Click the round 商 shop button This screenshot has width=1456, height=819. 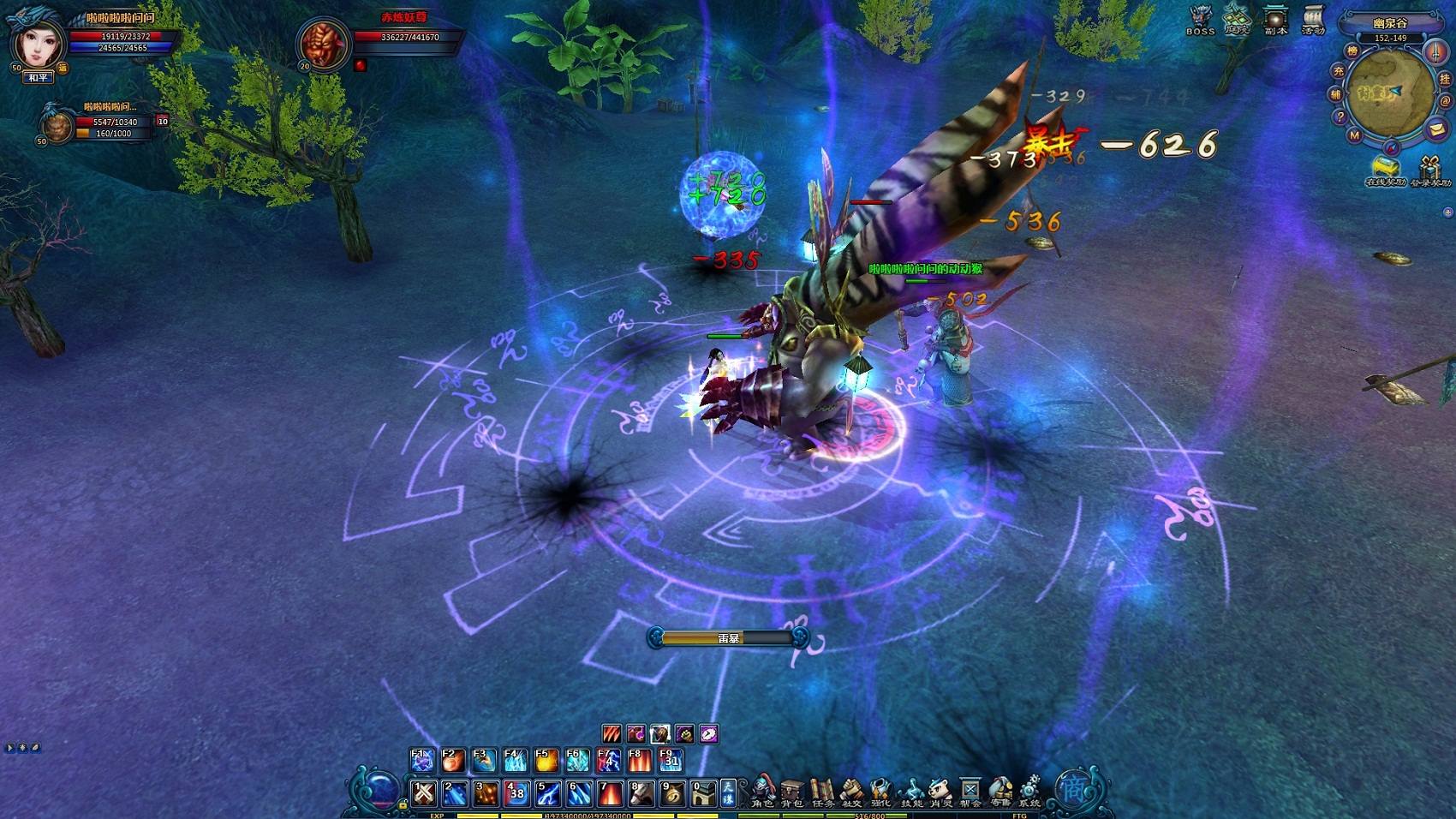[1073, 789]
